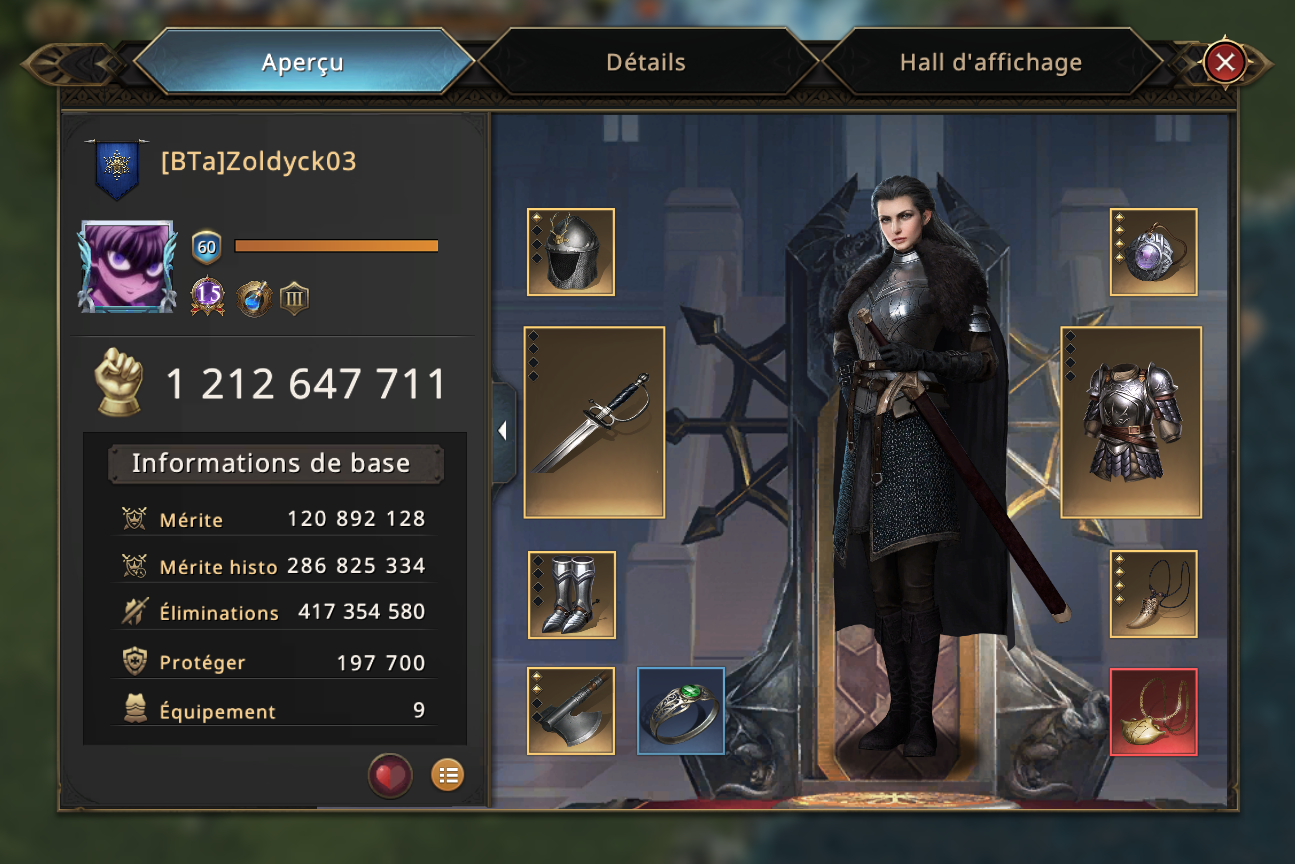Select the horn necklace slot
1295x864 pixels.
pyautogui.click(x=1153, y=594)
